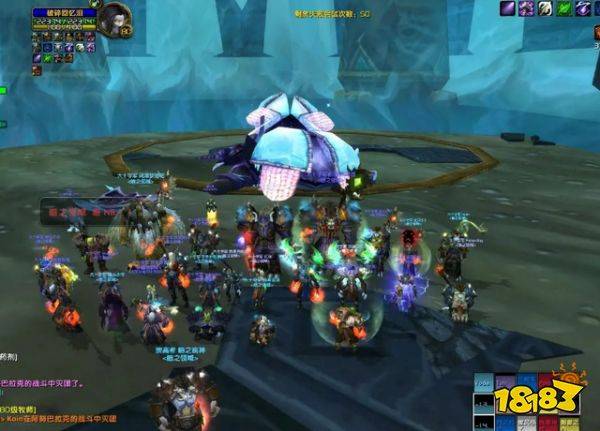This screenshot has height=431, width=600.
Task: Select the blue player name bar
Action: [64, 13]
